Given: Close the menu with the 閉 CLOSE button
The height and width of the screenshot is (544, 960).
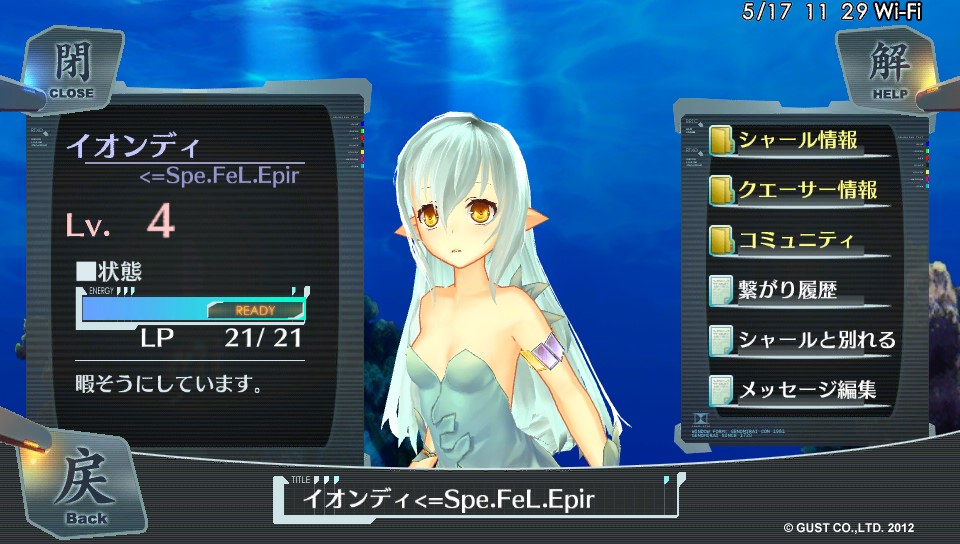Looking at the screenshot, I should point(71,69).
